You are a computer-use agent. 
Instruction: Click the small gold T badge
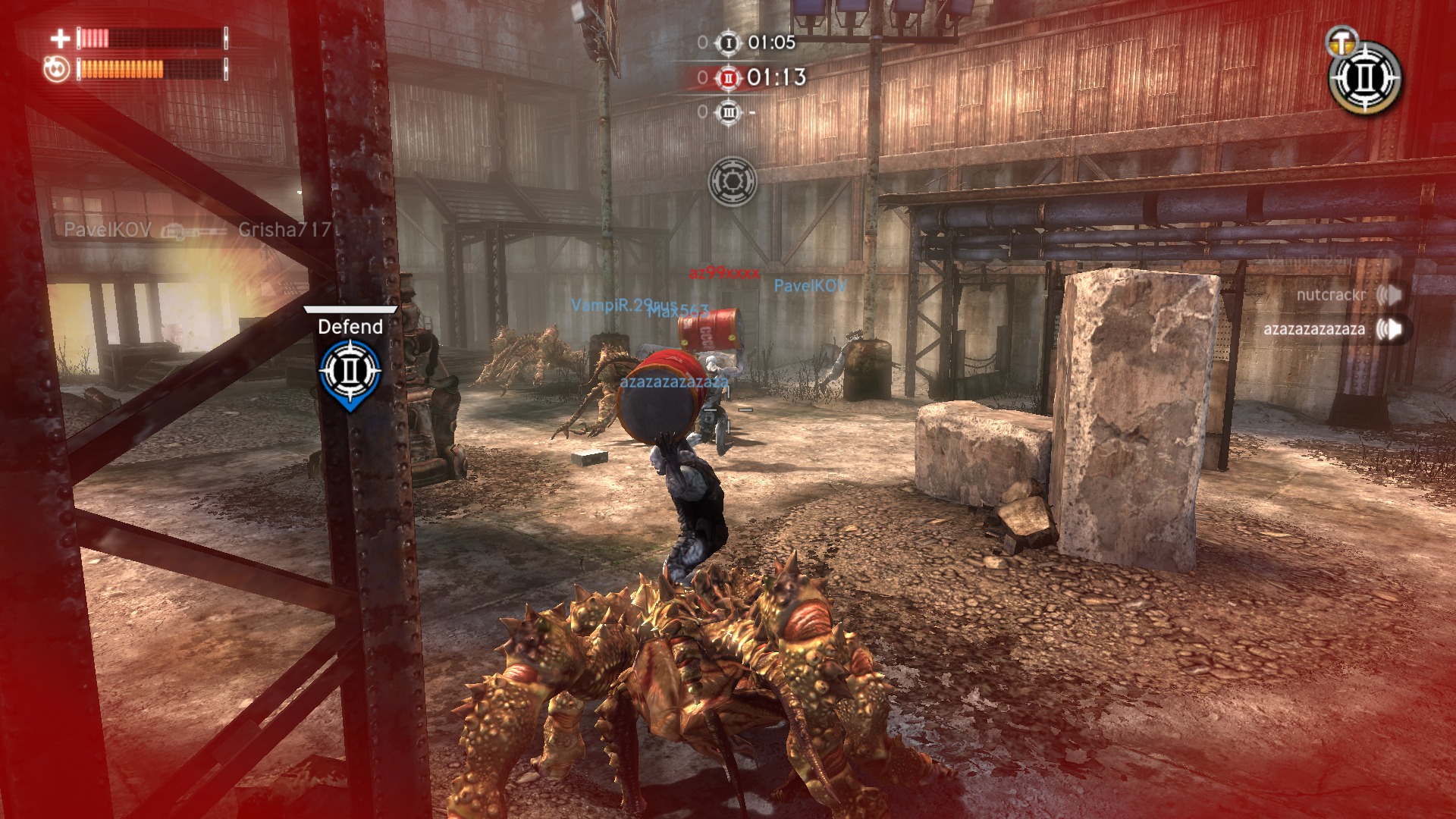(x=1341, y=41)
